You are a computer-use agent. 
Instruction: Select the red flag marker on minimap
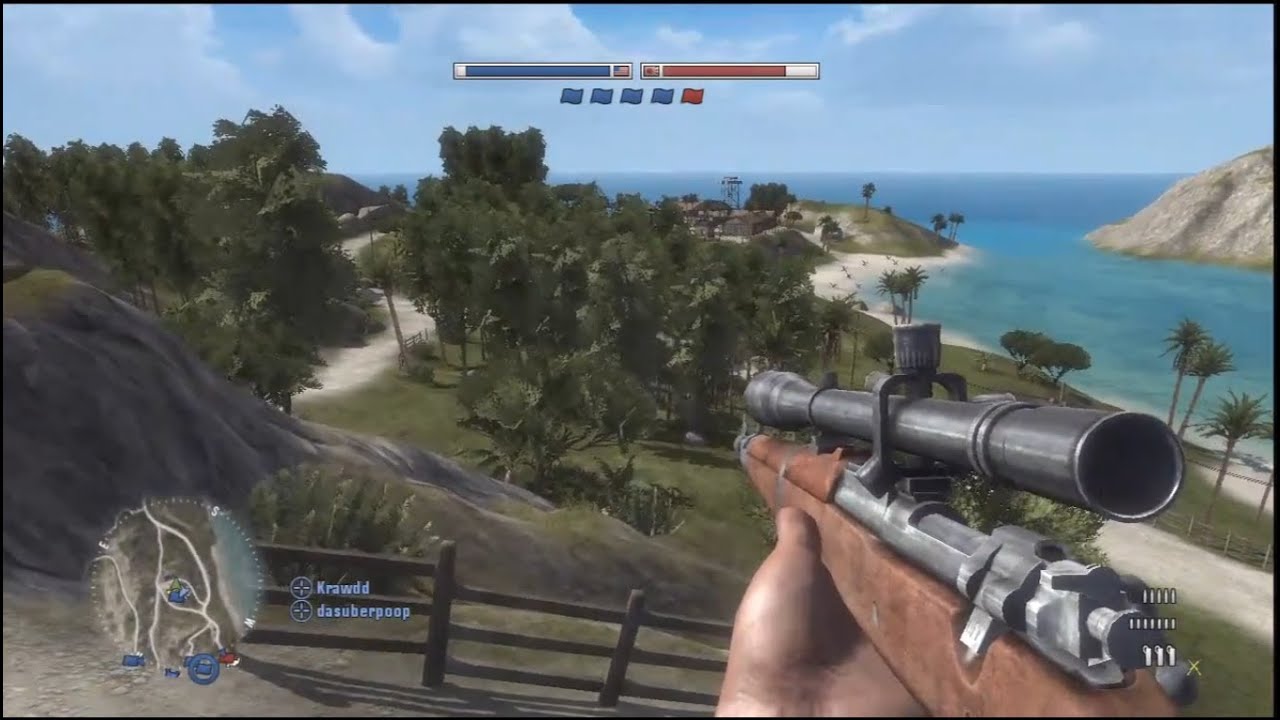[229, 658]
